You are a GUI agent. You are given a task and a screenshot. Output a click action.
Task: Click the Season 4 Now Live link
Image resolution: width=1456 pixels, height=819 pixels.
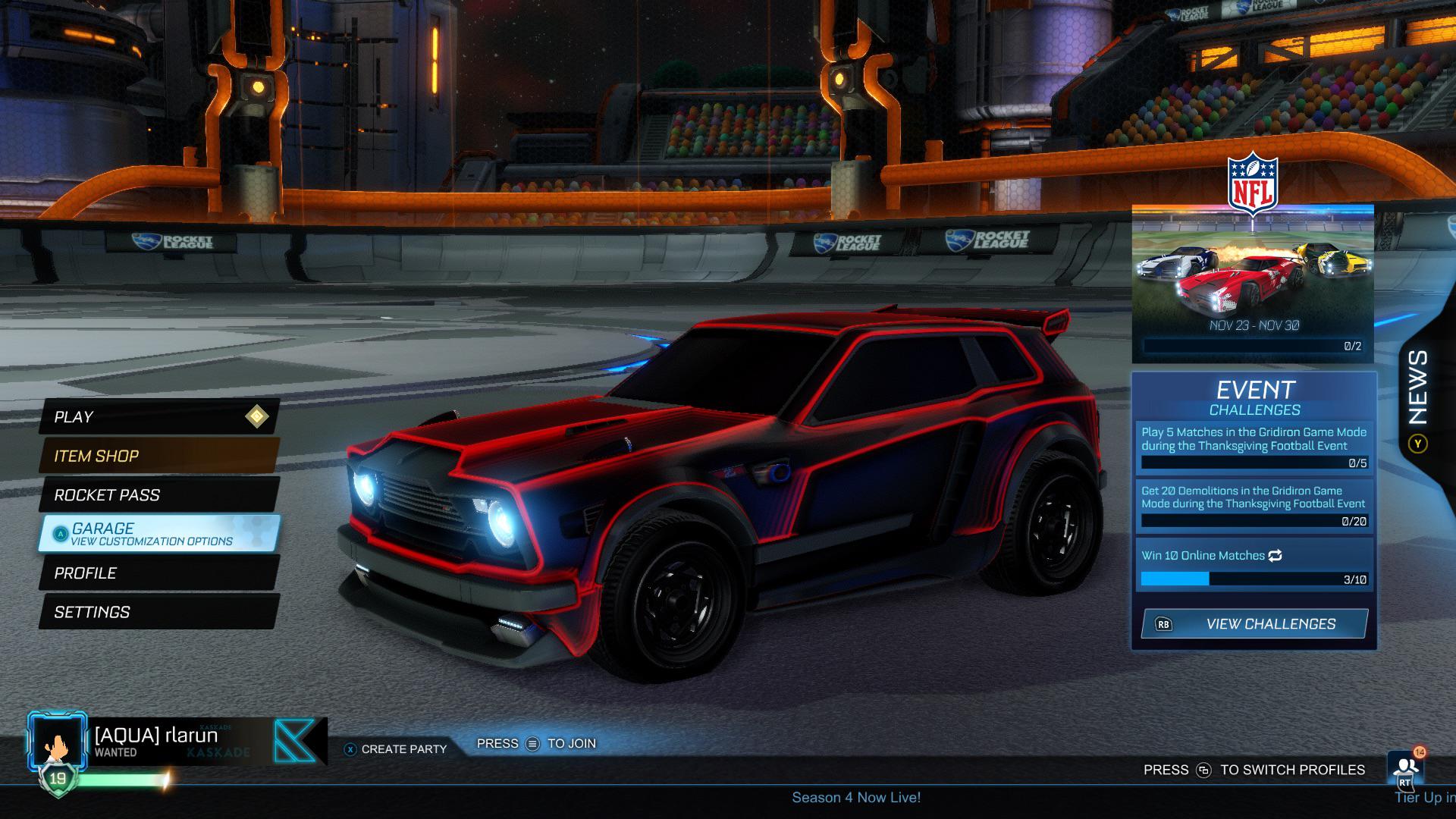pos(855,797)
